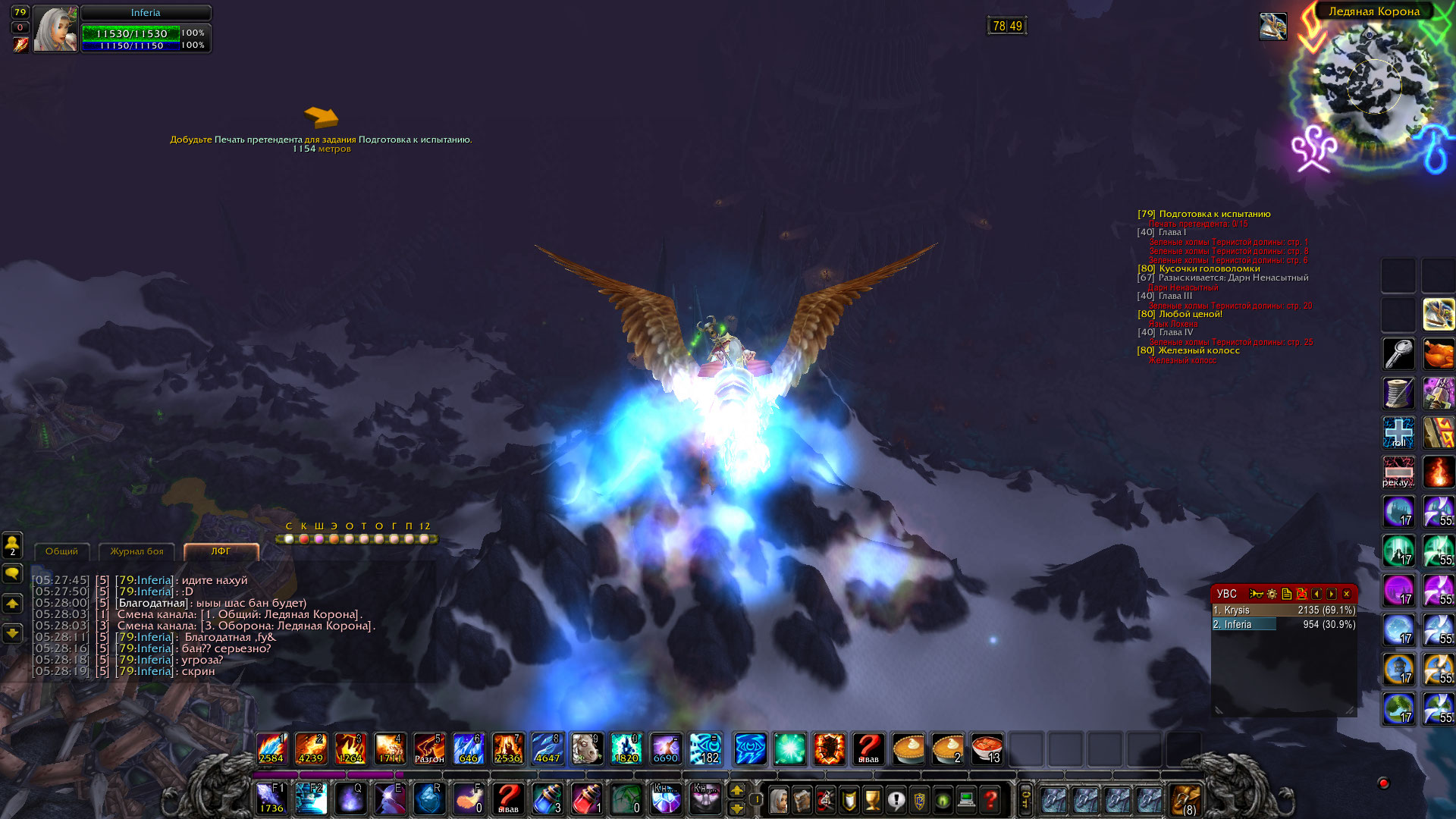This screenshot has width=1456, height=819.
Task: Select the ЛФГ chat tab
Action: tap(221, 551)
